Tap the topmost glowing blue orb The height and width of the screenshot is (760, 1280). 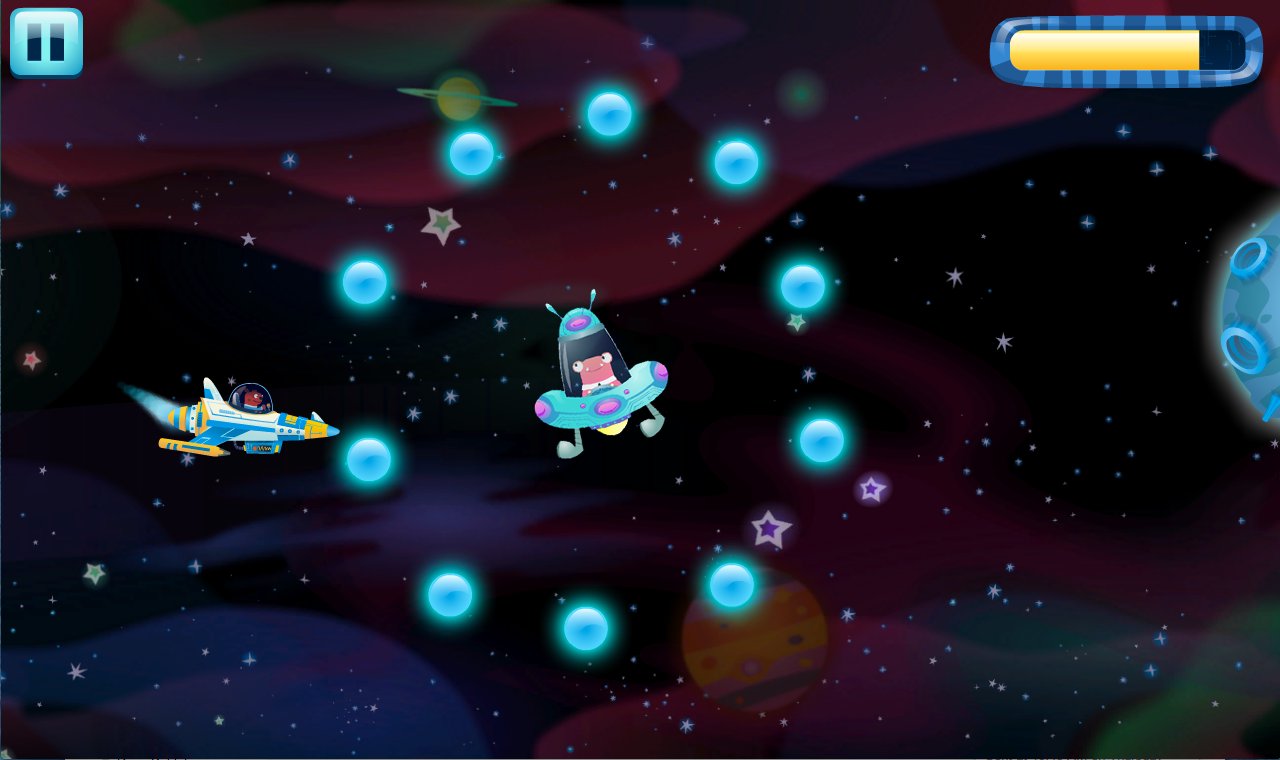click(x=608, y=113)
